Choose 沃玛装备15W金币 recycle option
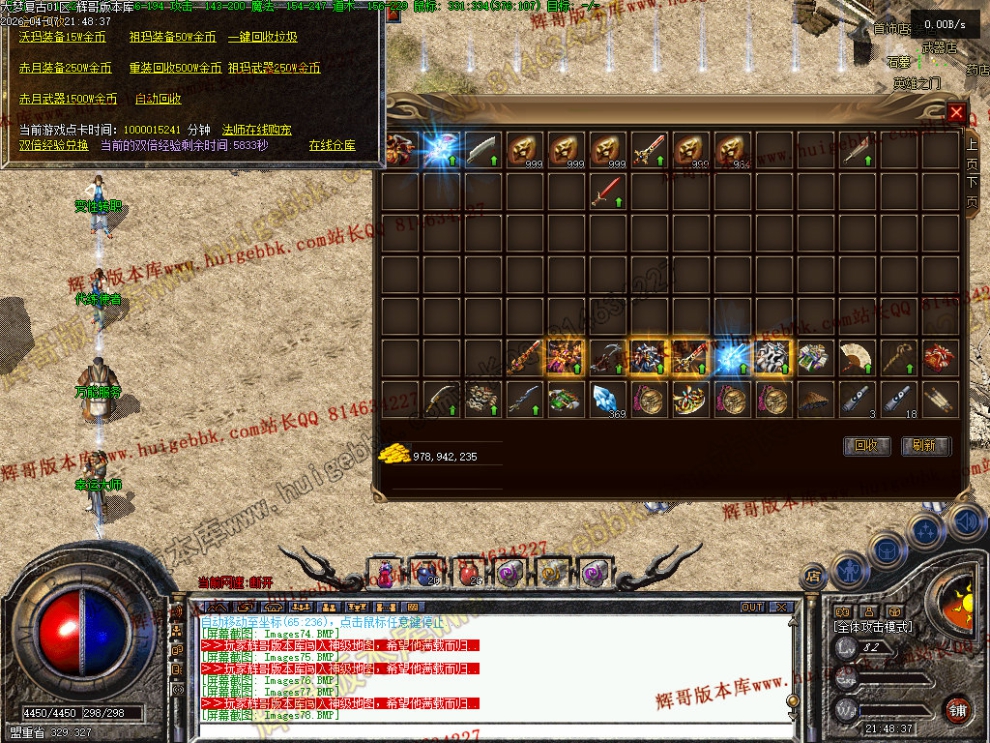 click(x=62, y=37)
